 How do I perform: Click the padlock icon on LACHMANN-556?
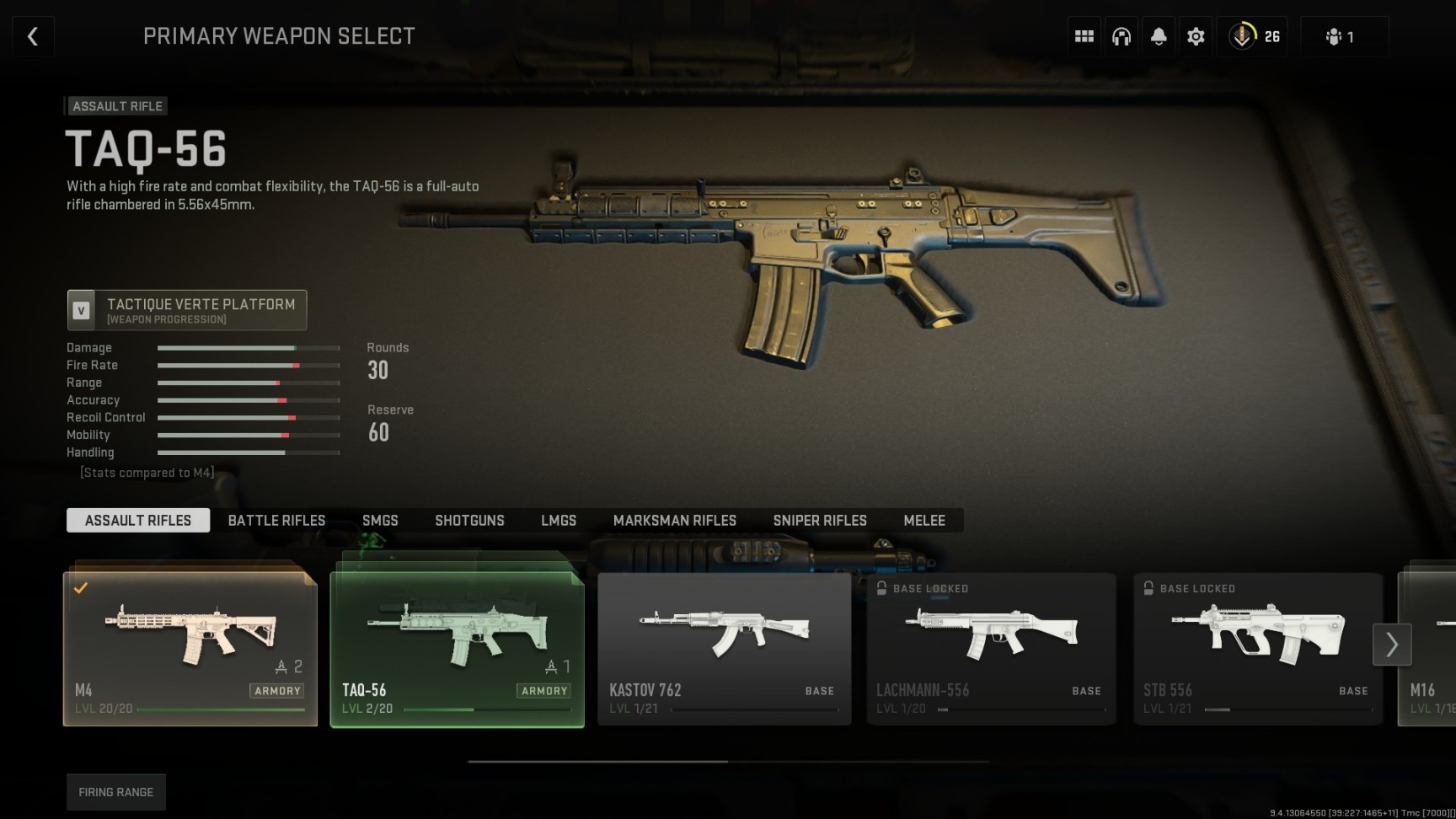881,588
